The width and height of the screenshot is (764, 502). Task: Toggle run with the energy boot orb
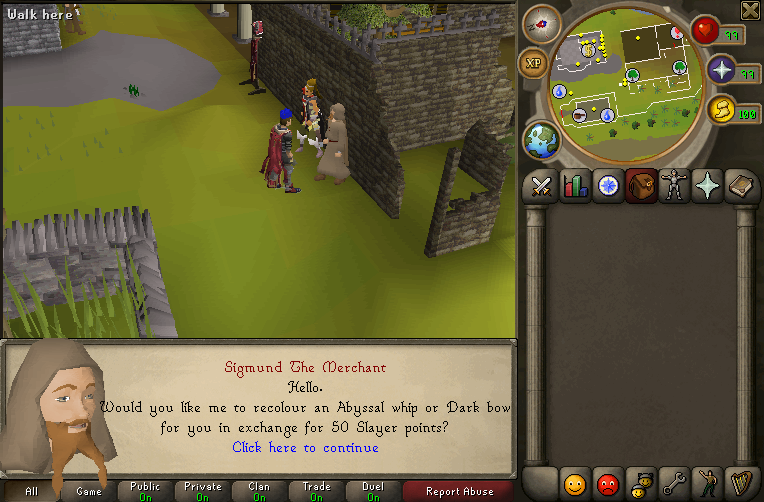pos(721,110)
